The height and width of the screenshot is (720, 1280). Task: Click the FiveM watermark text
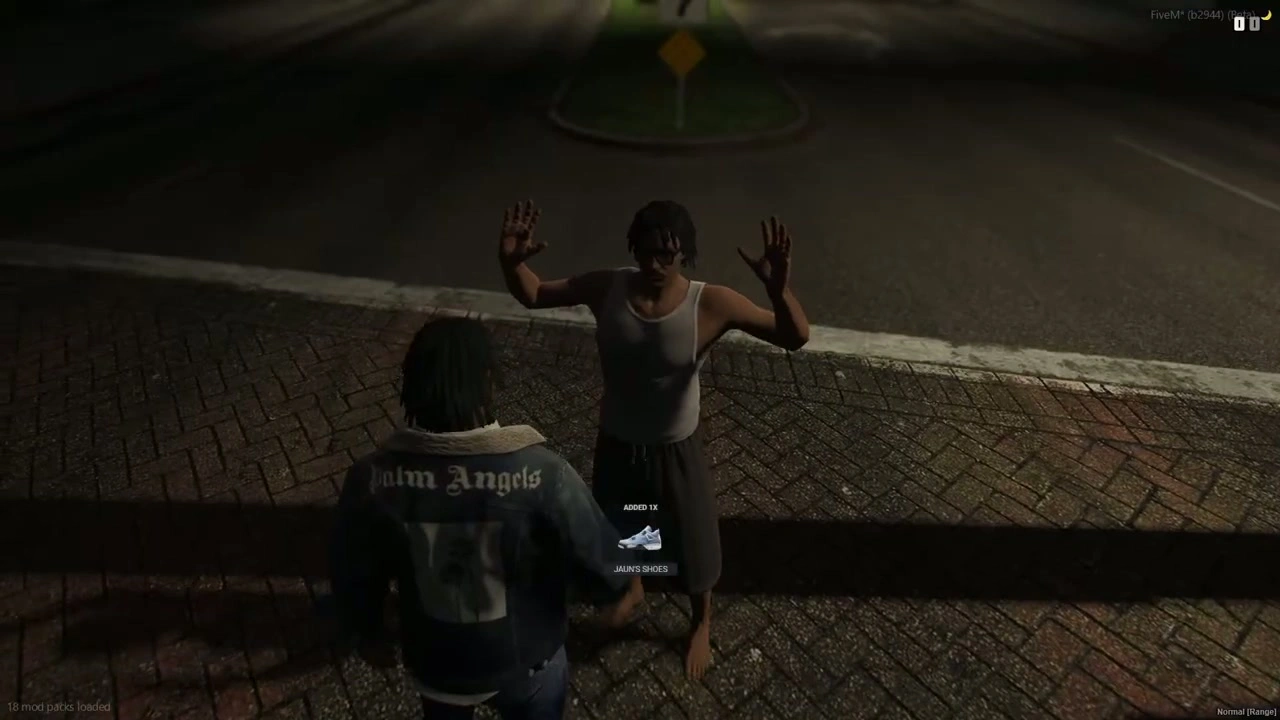point(1169,14)
